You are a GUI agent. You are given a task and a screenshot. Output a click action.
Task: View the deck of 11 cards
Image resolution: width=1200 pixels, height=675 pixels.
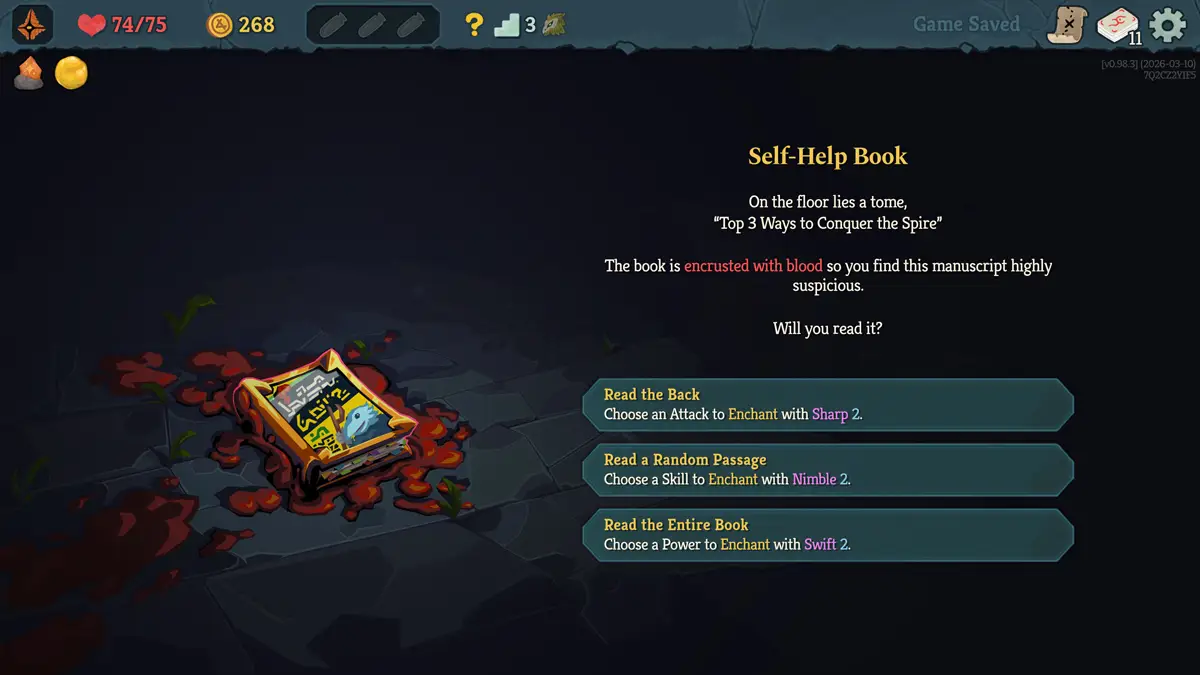click(1117, 26)
